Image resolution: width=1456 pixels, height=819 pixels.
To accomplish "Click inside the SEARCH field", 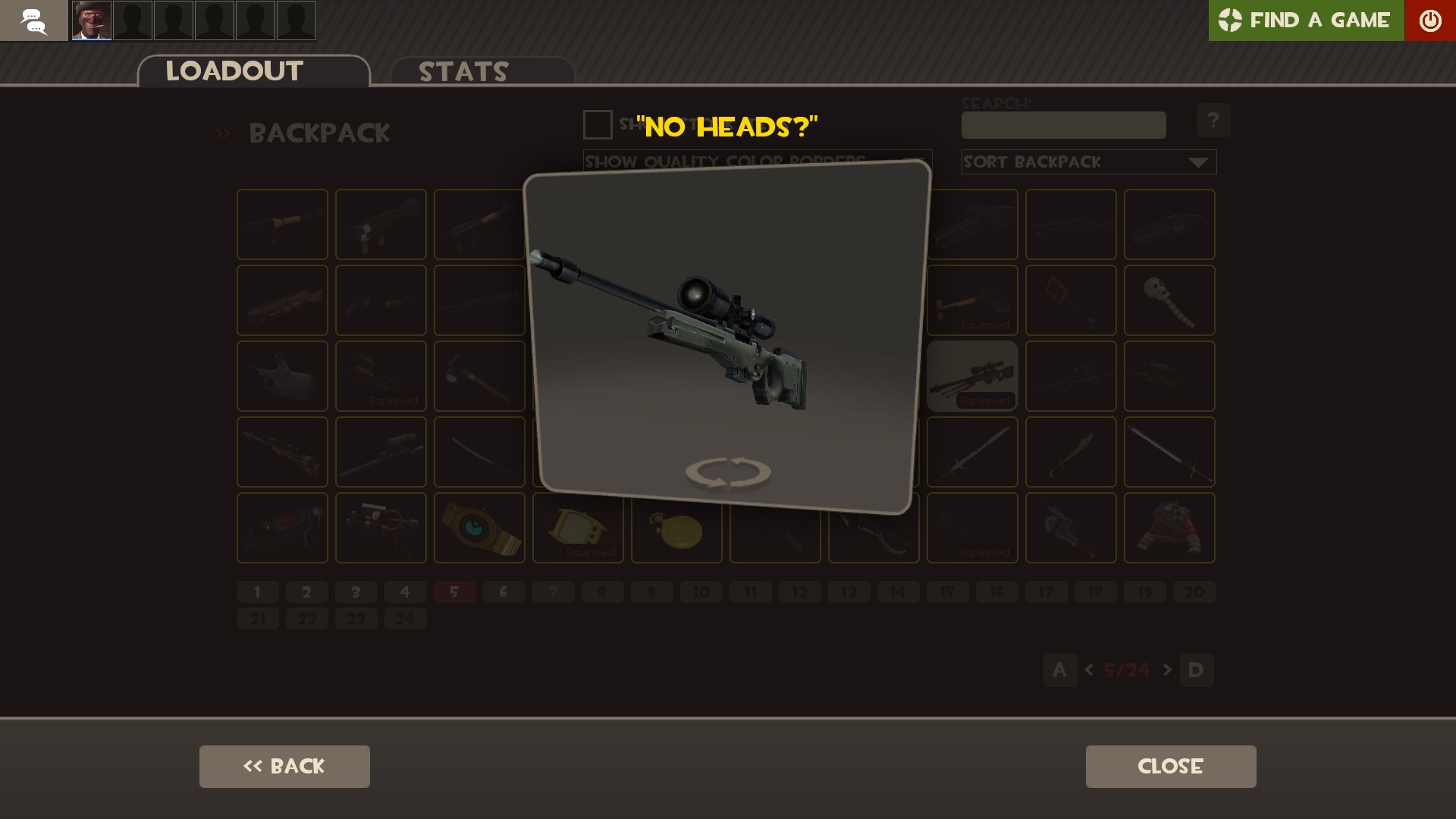I will point(1063,125).
